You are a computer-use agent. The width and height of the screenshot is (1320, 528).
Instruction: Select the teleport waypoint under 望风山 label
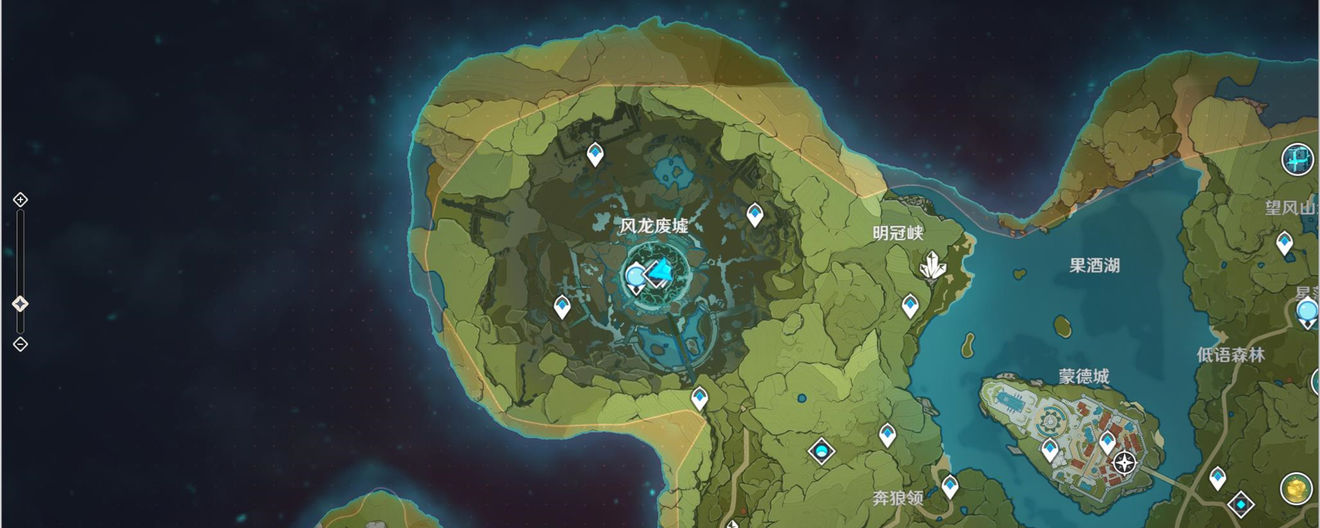[x=1285, y=243]
